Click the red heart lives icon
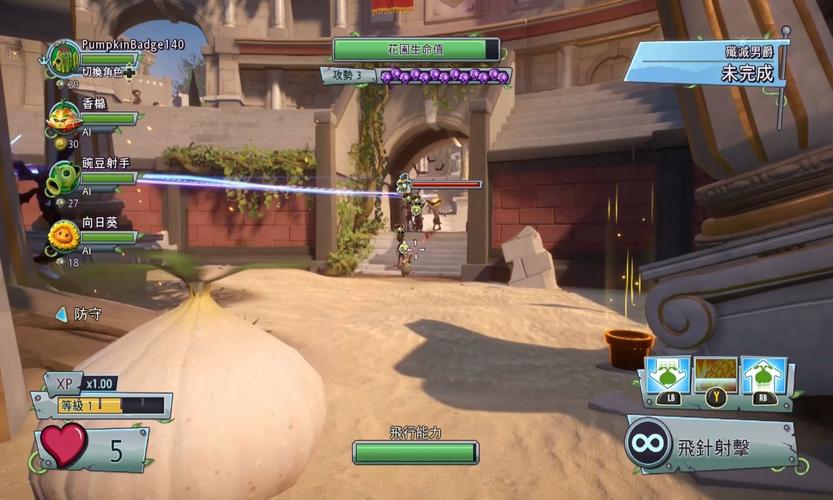Viewport: 833px width, 500px height. pos(65,443)
